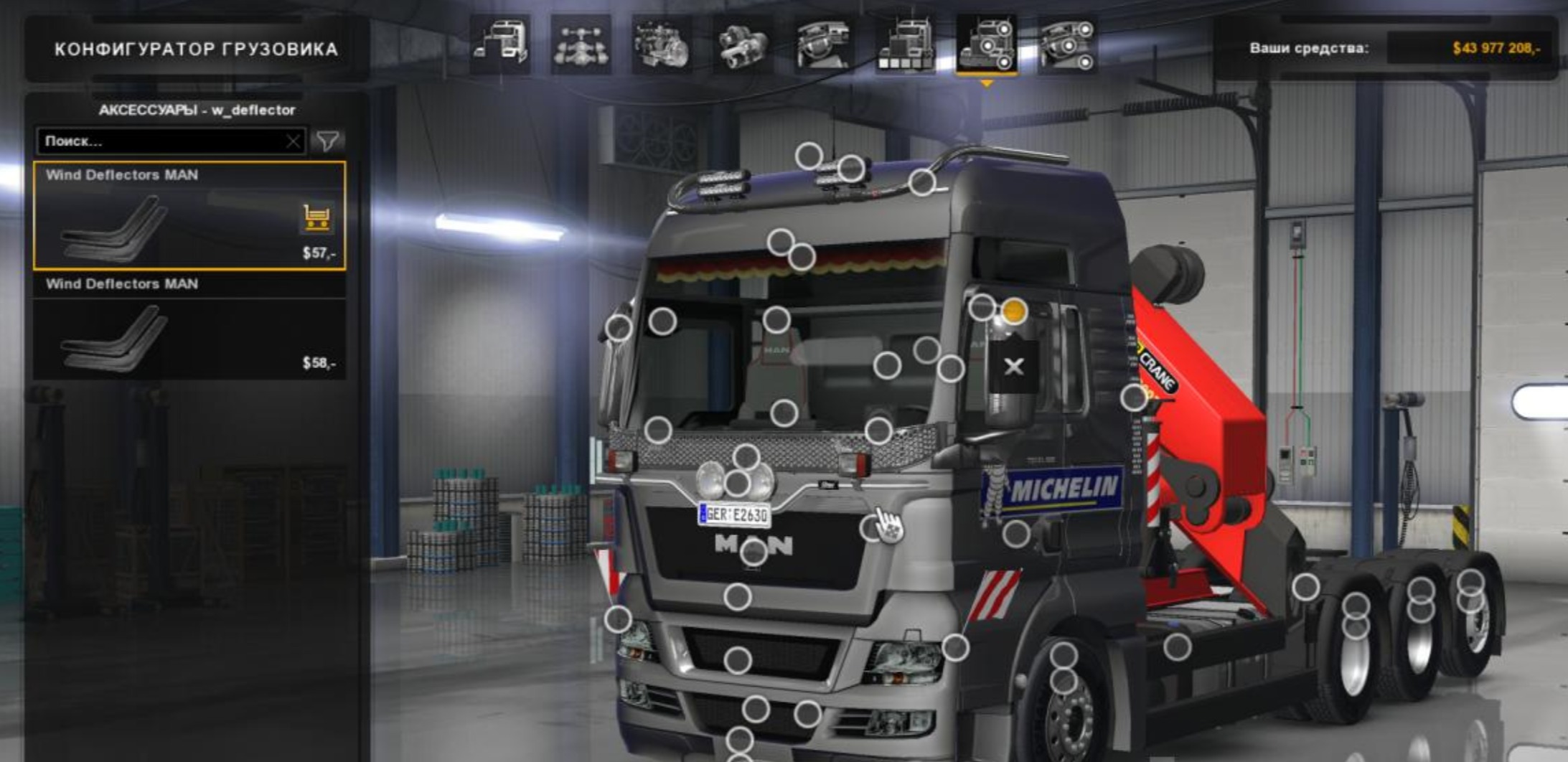Open the accessory filter funnel
Image resolution: width=1568 pixels, height=762 pixels.
328,141
